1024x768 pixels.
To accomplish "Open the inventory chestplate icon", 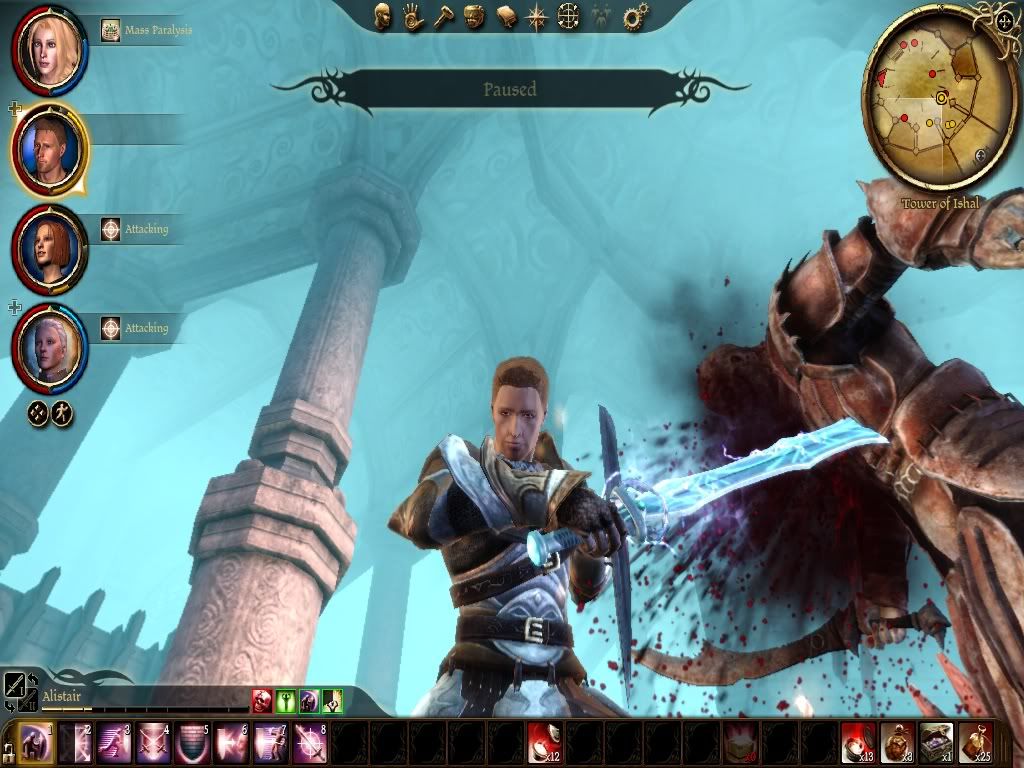I will (474, 16).
